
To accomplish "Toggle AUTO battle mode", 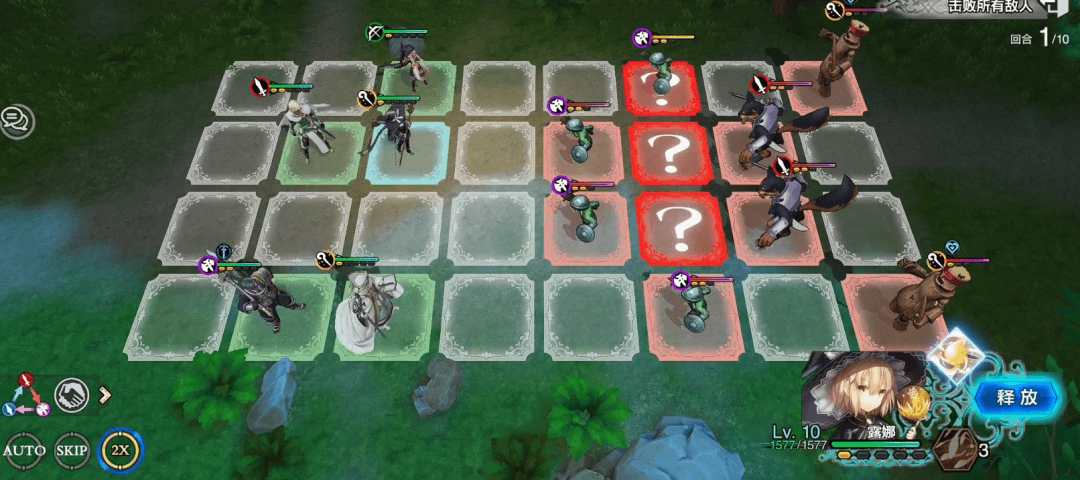I will point(24,450).
